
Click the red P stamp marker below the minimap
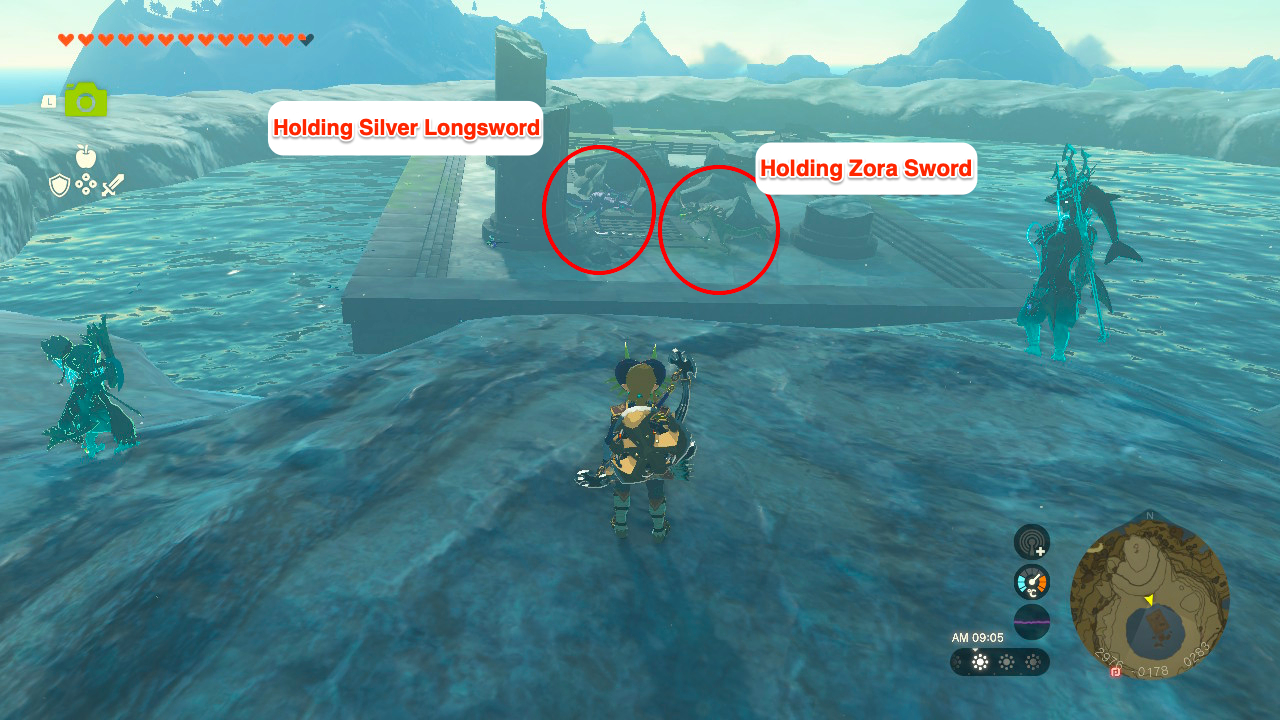pyautogui.click(x=1115, y=673)
